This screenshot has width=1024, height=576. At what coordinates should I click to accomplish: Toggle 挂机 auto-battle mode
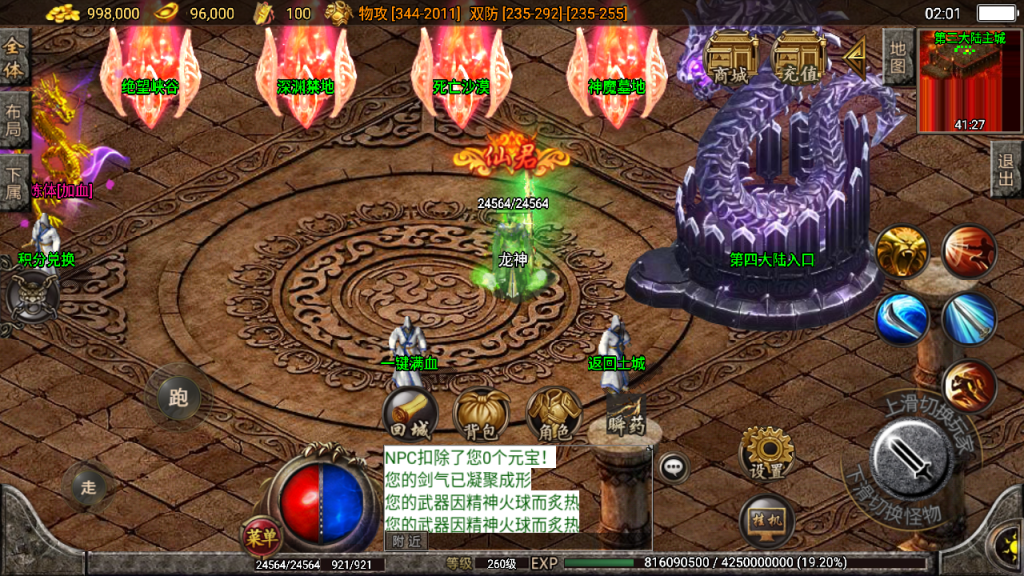768,521
